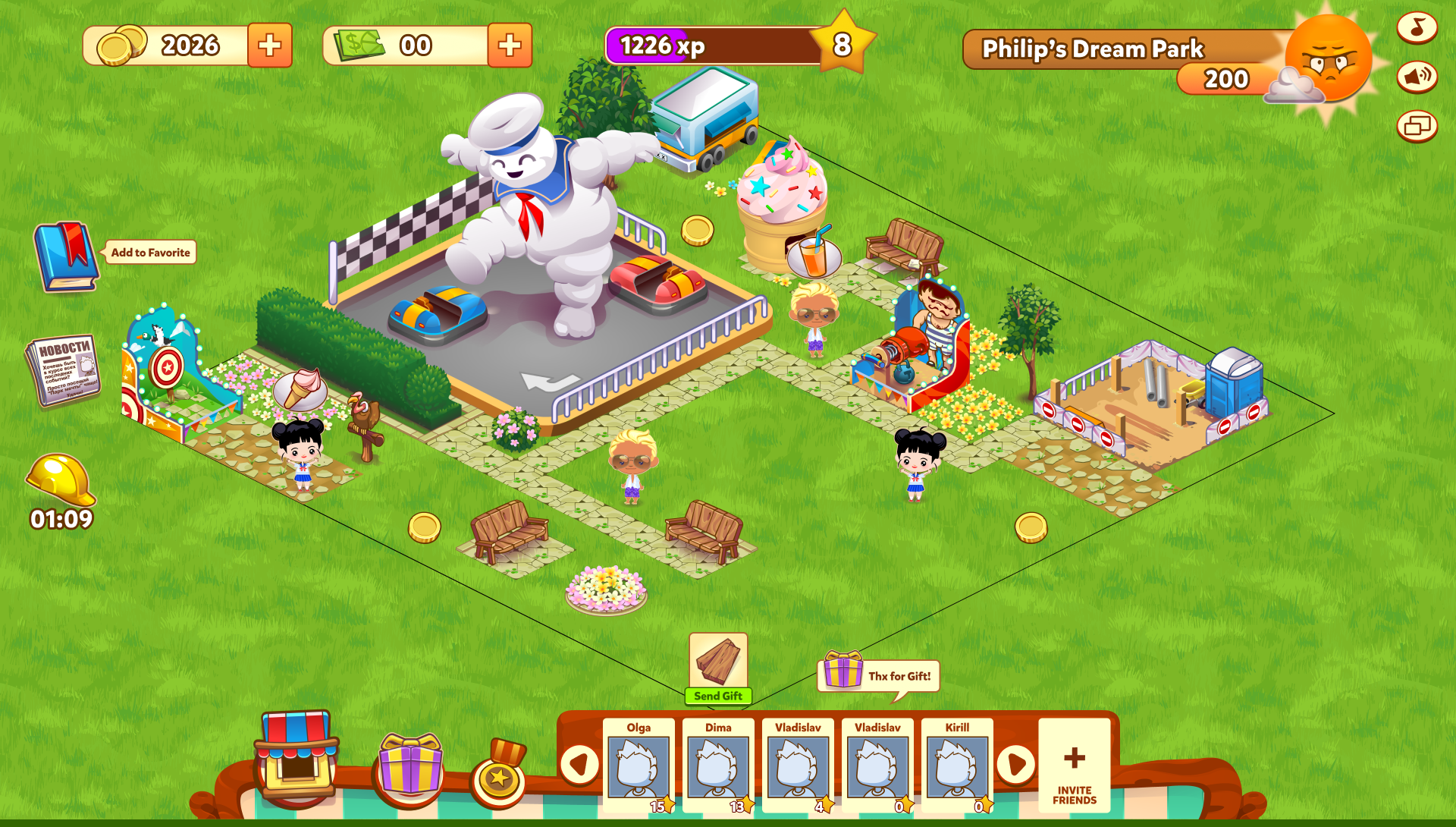The height and width of the screenshot is (827, 1456).
Task: Show next friends with right arrow
Action: click(1016, 764)
